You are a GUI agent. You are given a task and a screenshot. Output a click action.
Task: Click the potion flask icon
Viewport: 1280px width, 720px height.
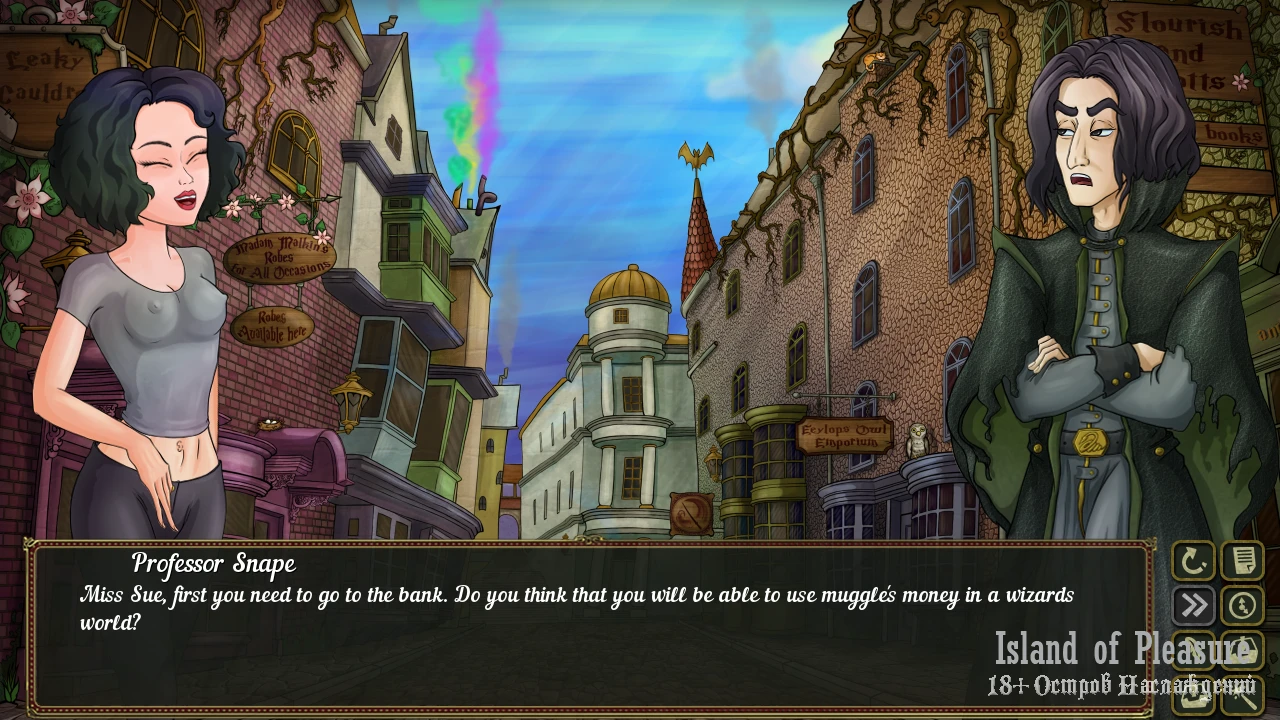coord(1243,650)
